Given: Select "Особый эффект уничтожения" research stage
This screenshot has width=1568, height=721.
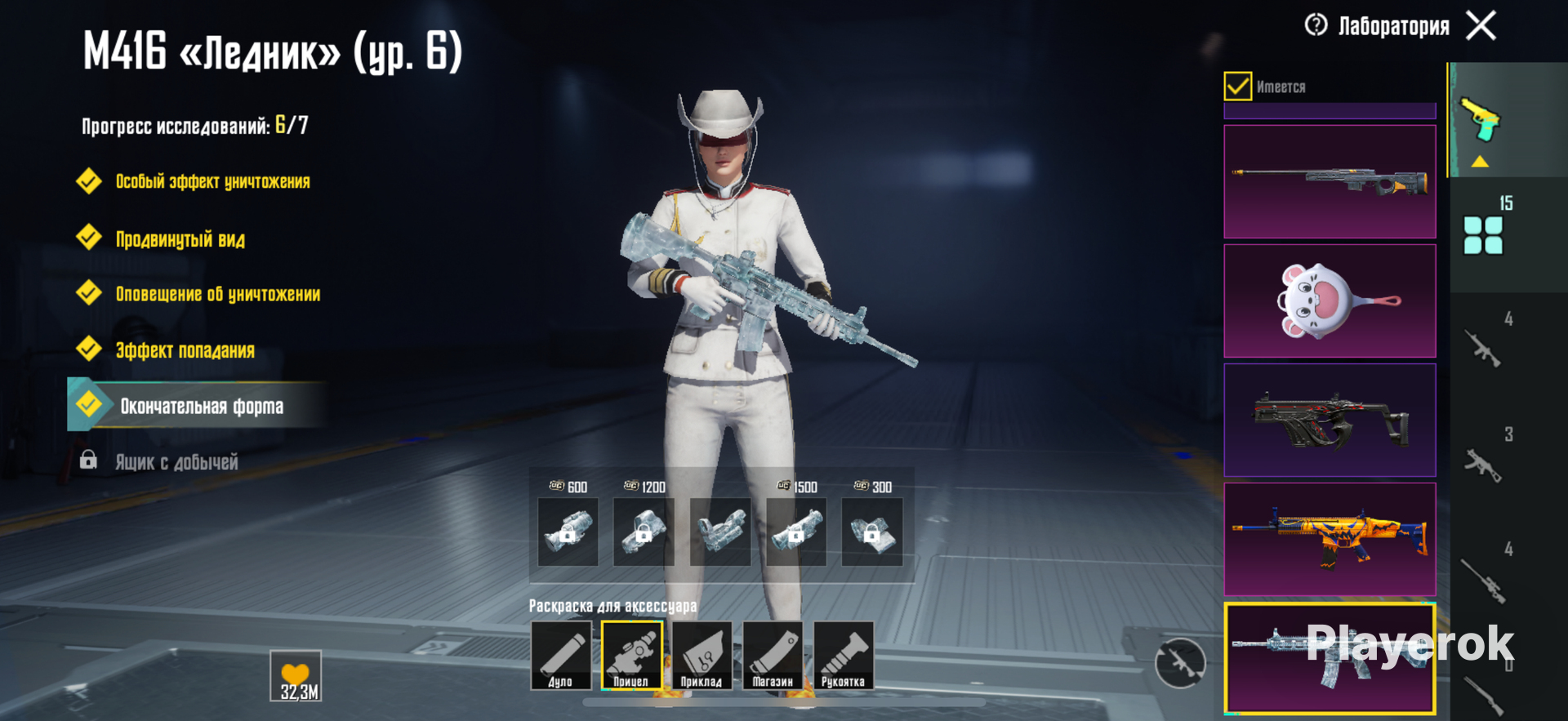Looking at the screenshot, I should tap(212, 181).
